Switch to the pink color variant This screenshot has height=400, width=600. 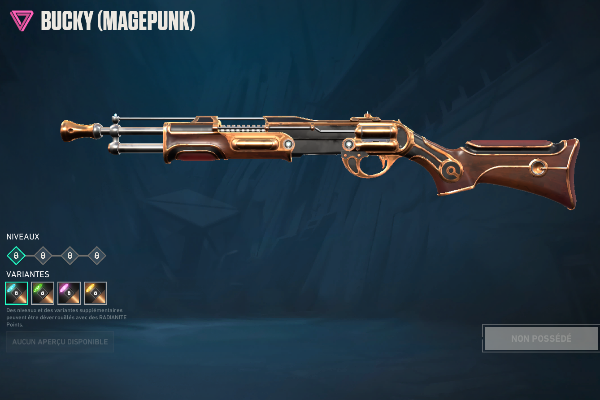click(69, 293)
